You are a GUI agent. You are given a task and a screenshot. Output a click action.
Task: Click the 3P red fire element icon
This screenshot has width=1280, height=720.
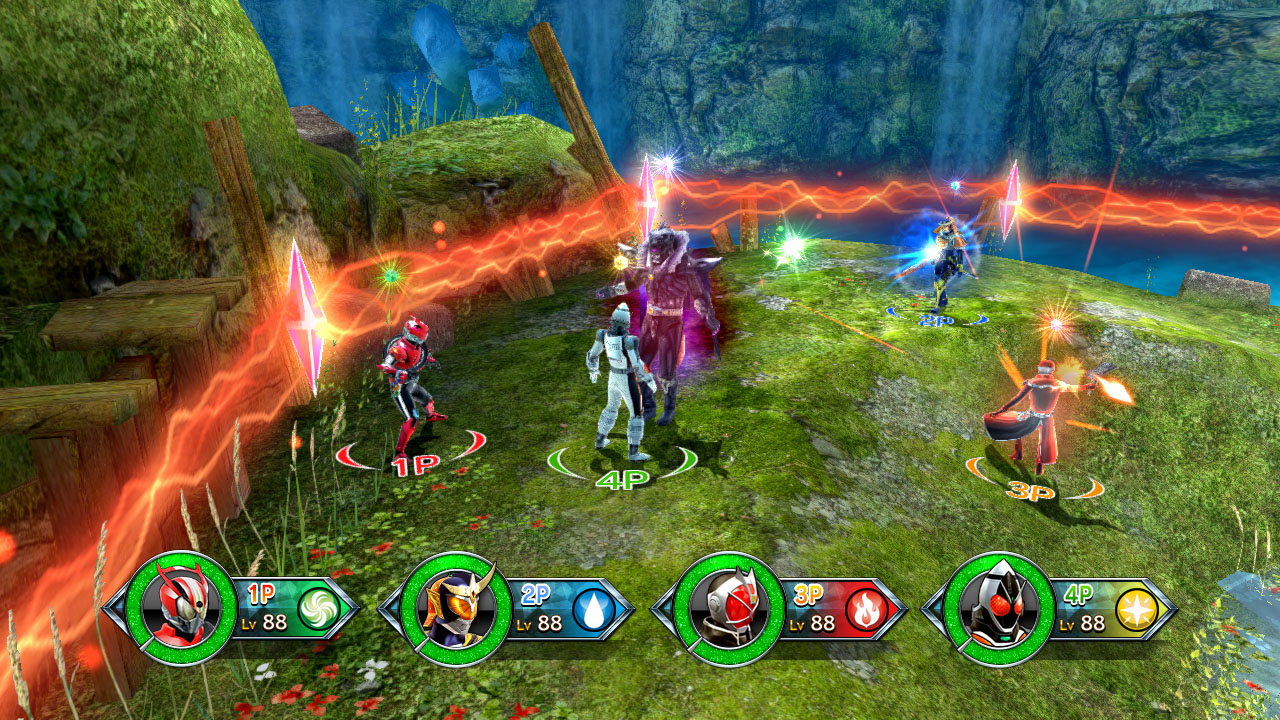(866, 609)
